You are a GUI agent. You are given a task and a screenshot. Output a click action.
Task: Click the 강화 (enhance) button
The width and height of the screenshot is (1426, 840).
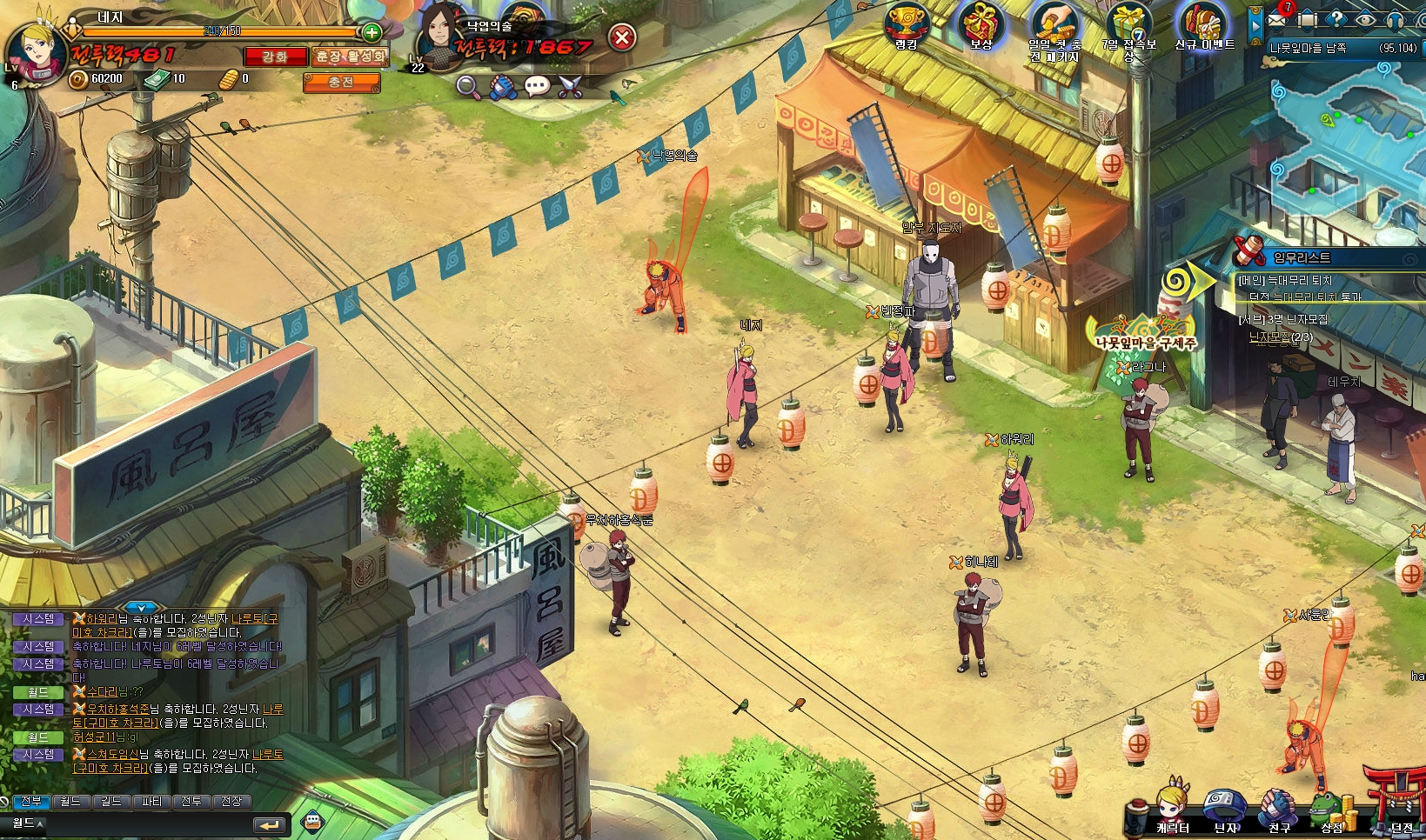coord(275,57)
